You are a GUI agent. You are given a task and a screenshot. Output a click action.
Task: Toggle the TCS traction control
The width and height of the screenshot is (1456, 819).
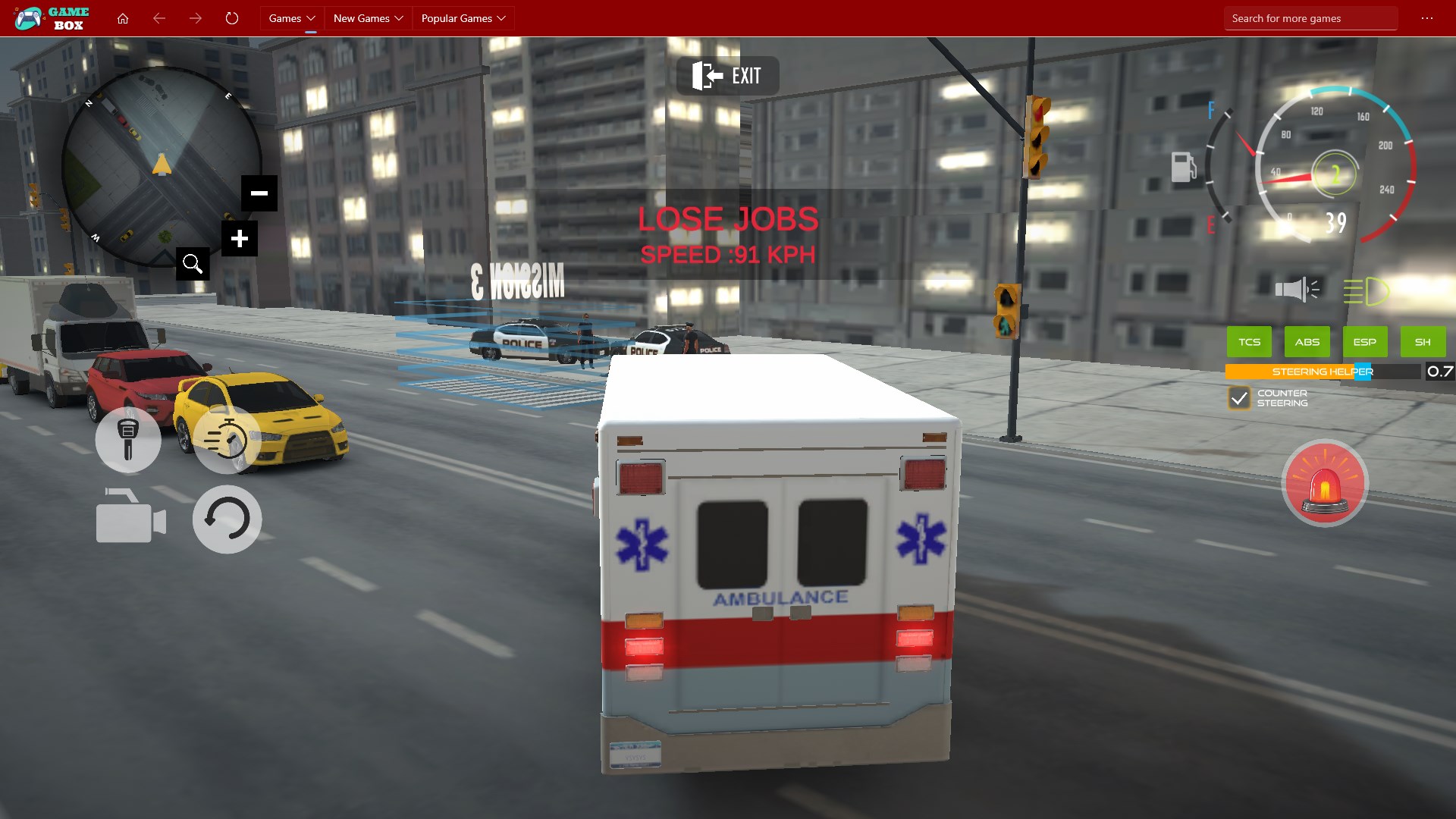[x=1248, y=341]
